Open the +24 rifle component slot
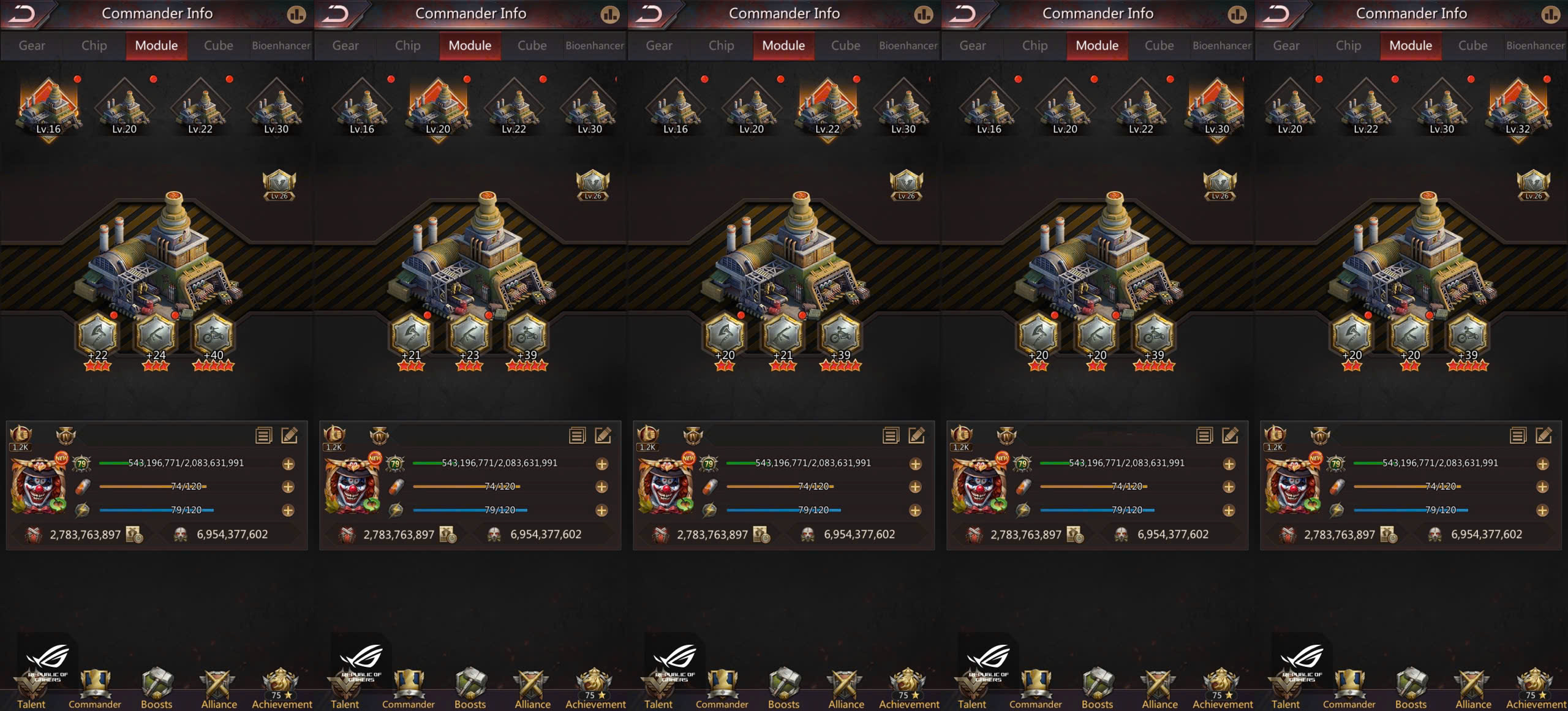This screenshot has height=711, width=1568. pyautogui.click(x=156, y=336)
